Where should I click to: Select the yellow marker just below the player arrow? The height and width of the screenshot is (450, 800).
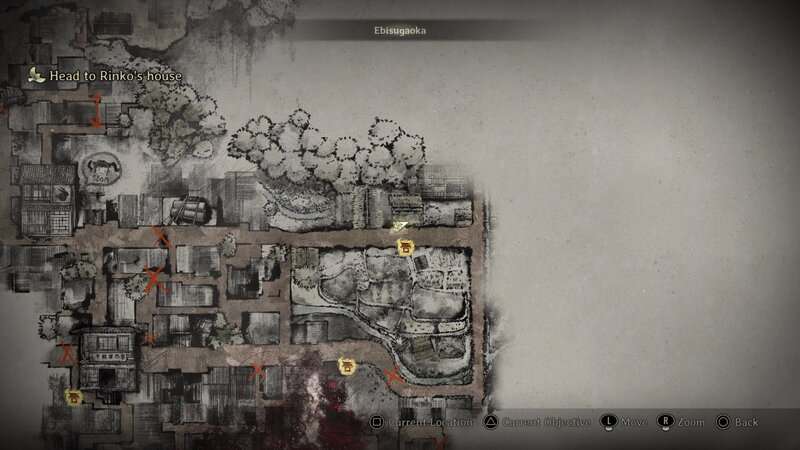pos(405,246)
